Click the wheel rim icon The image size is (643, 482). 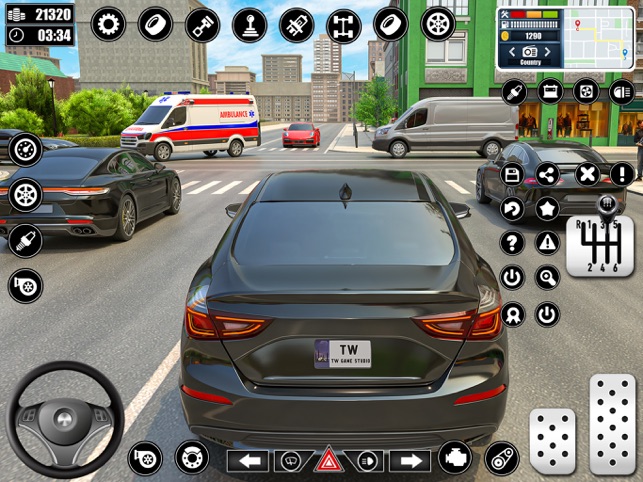click(438, 24)
